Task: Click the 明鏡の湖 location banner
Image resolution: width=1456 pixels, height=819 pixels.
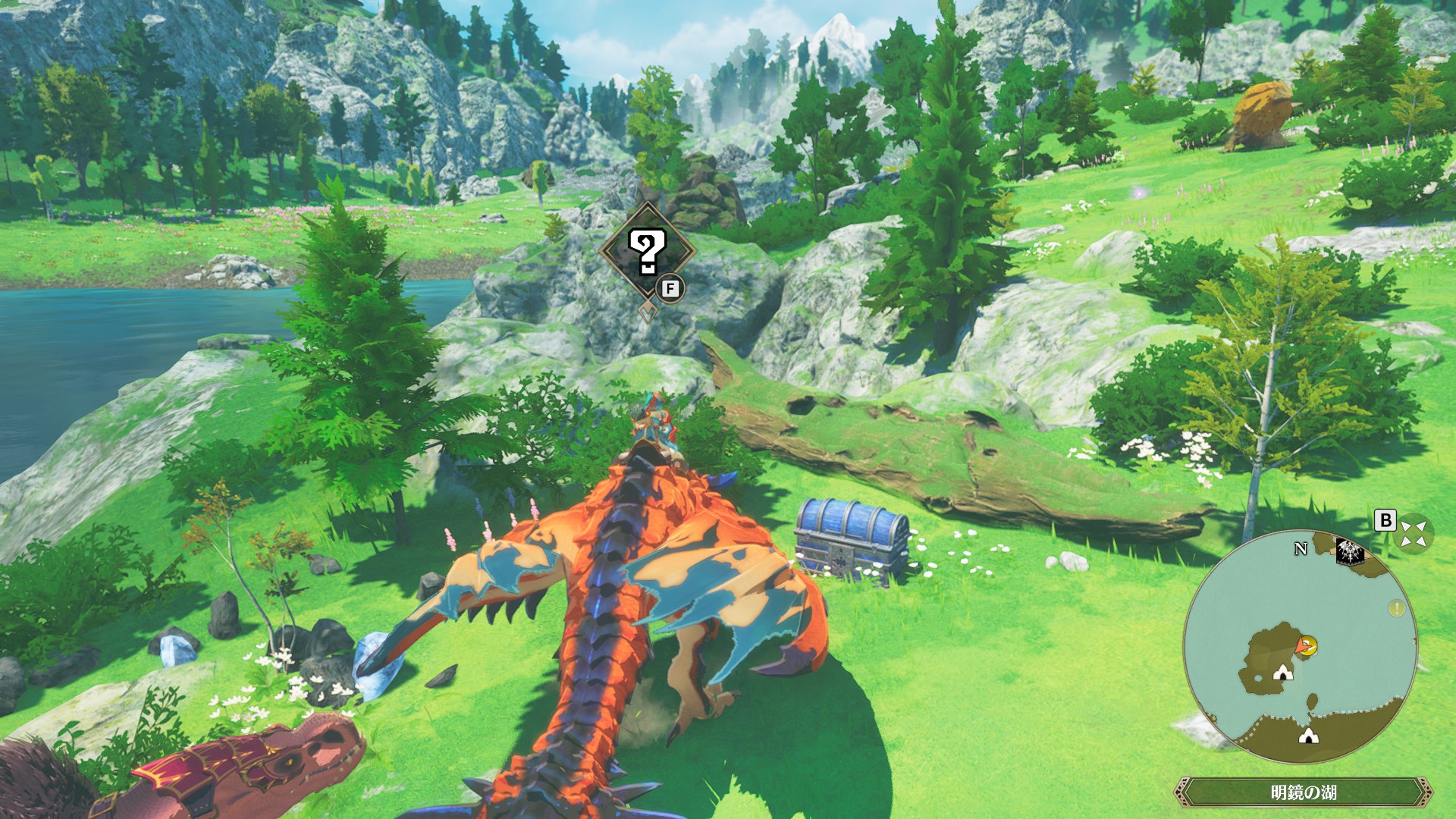Action: tap(1303, 792)
